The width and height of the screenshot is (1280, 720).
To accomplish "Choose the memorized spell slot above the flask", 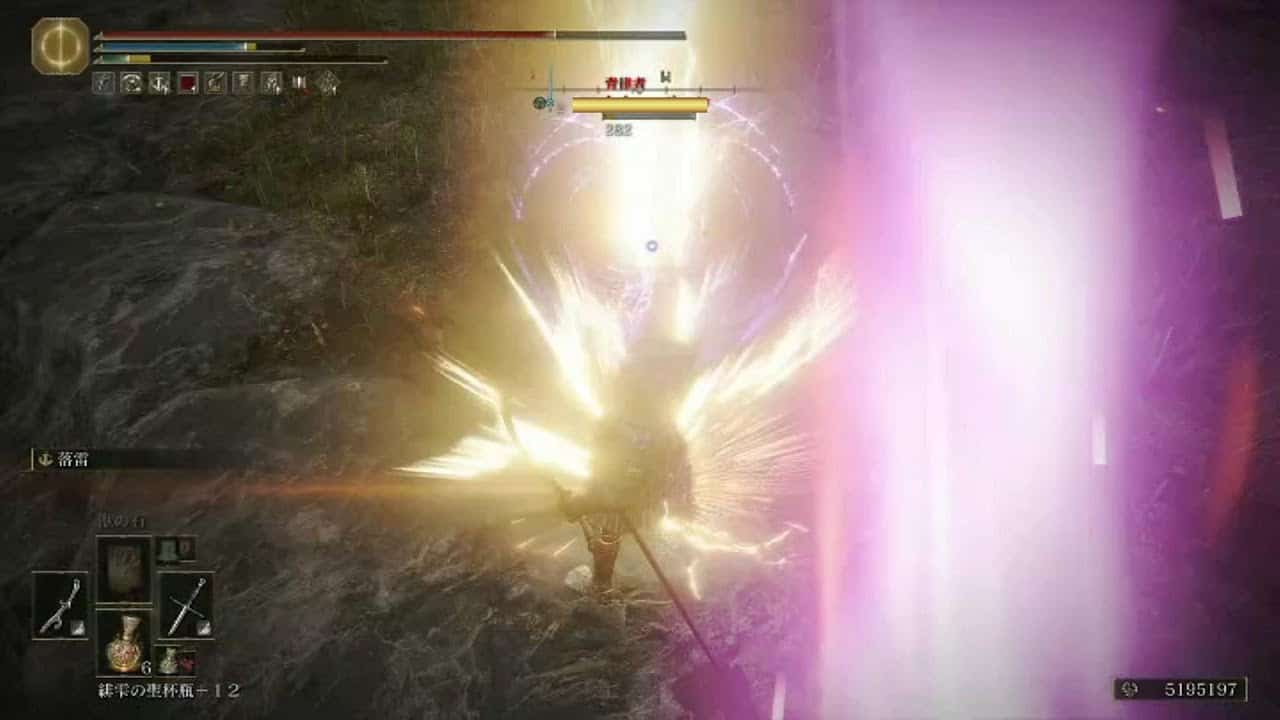I will tap(124, 569).
